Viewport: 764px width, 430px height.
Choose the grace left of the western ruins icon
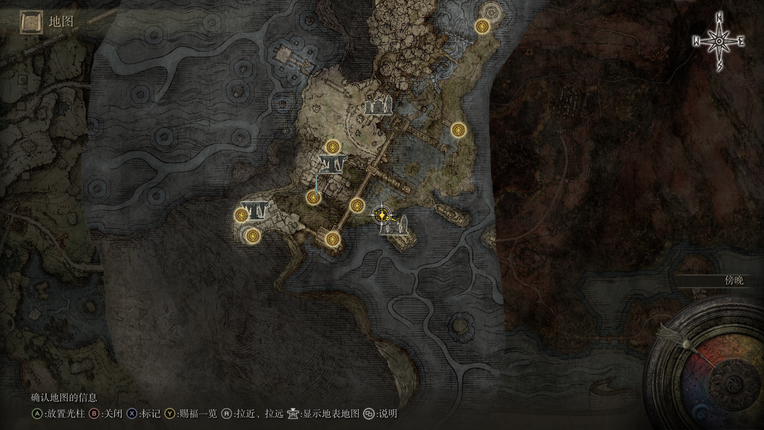[241, 214]
